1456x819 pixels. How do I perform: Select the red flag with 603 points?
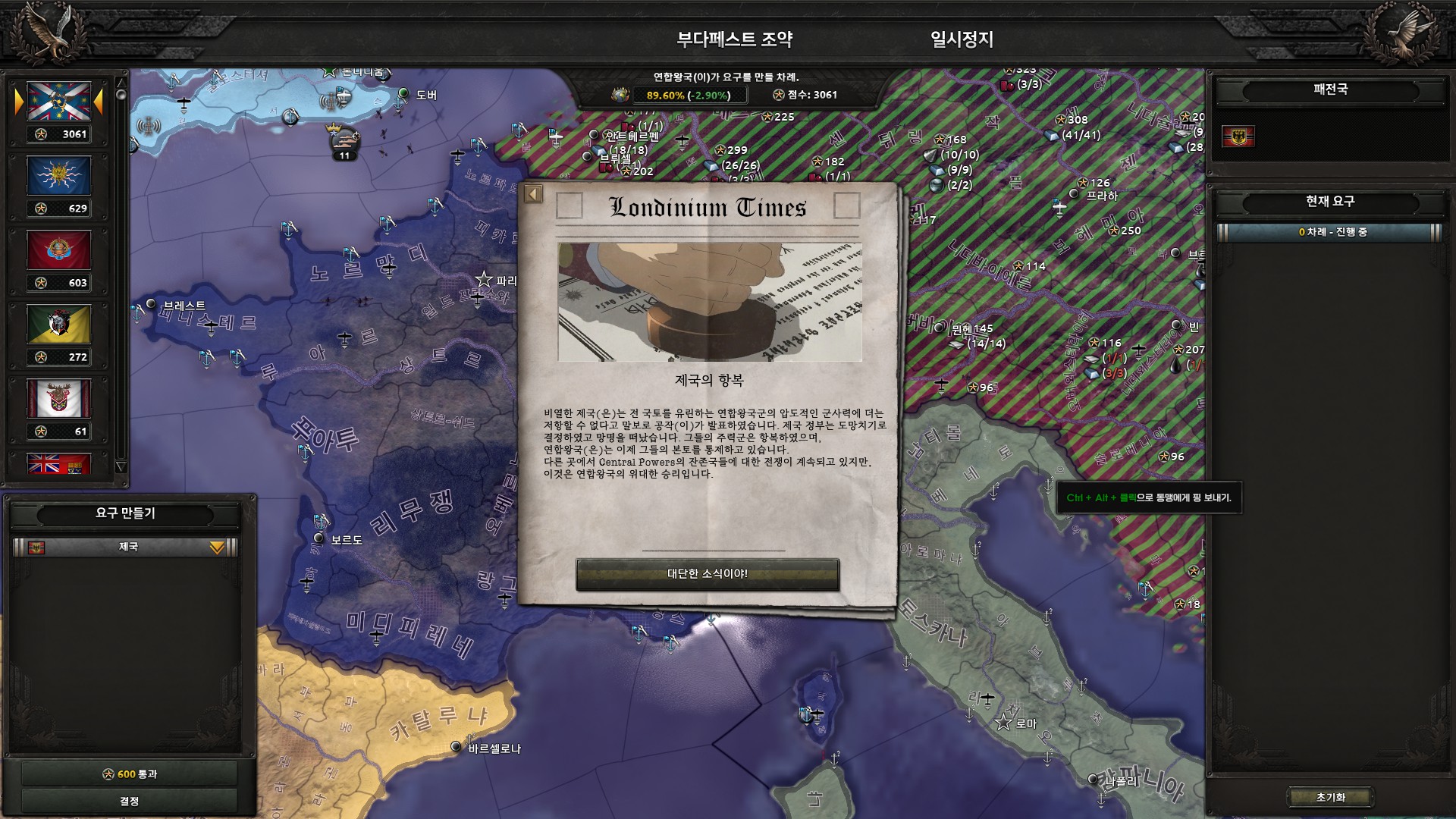(59, 250)
